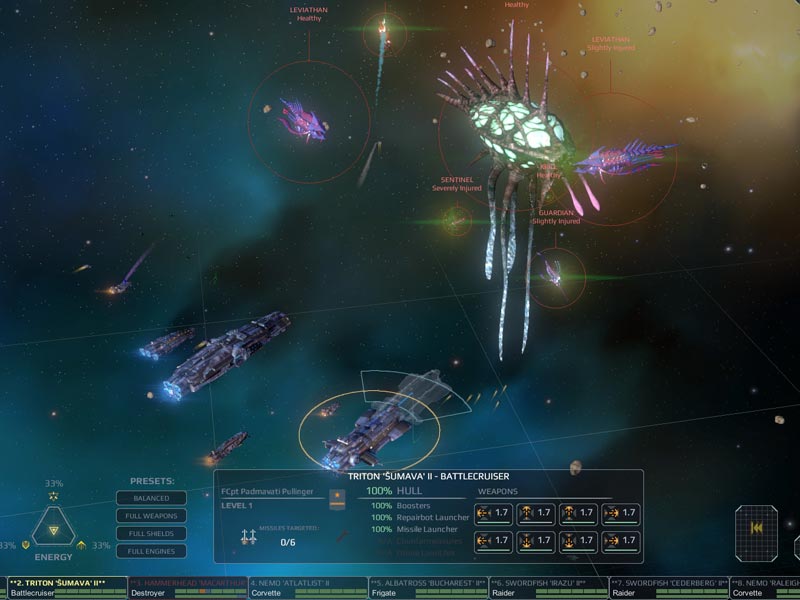Activate the Full Engines preset
This screenshot has height=600, width=800.
pyautogui.click(x=151, y=551)
